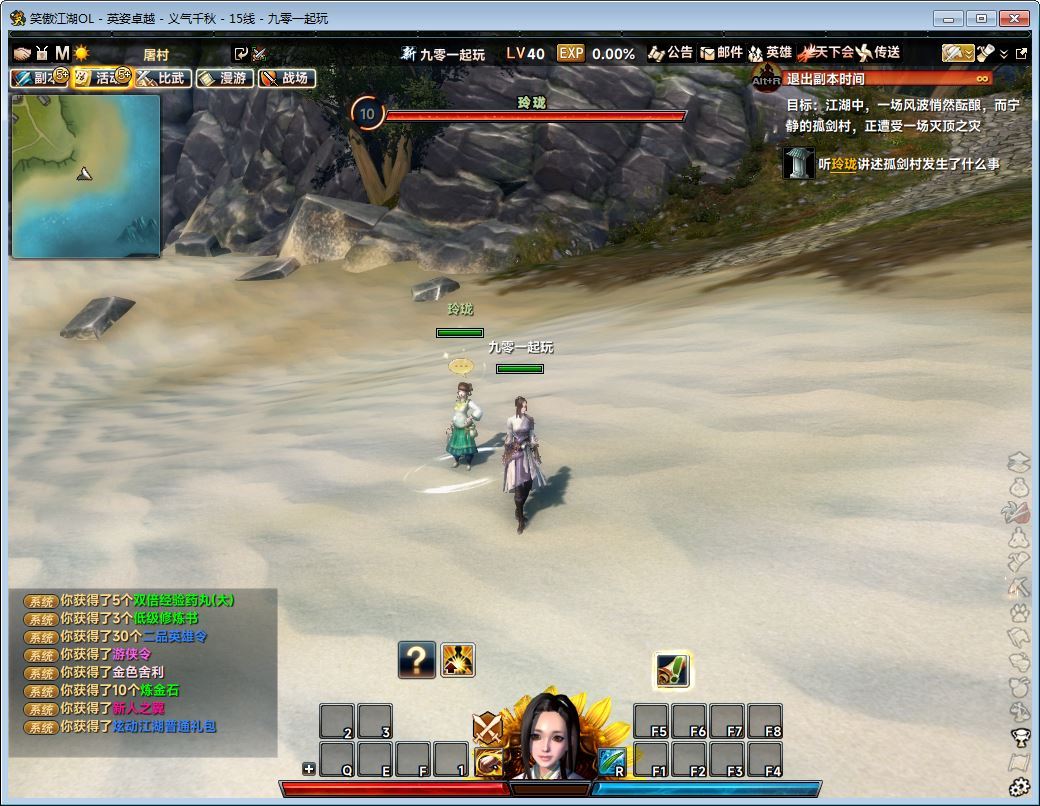Viewport: 1040px width, 806px height.
Task: Open the glowing quest scroll notification
Action: pyautogui.click(x=673, y=670)
